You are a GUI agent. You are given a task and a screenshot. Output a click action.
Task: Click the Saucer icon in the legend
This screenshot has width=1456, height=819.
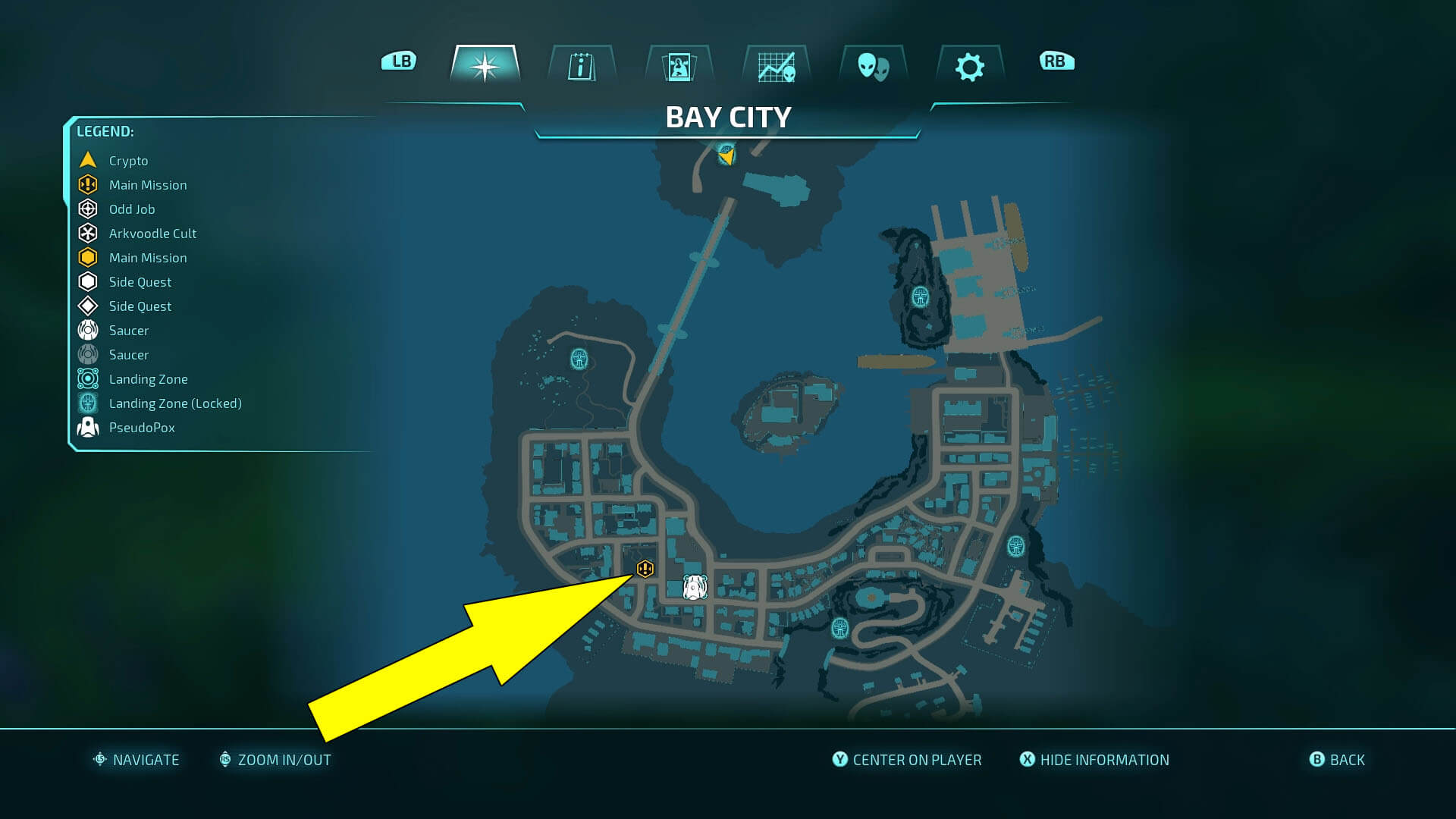[87, 330]
